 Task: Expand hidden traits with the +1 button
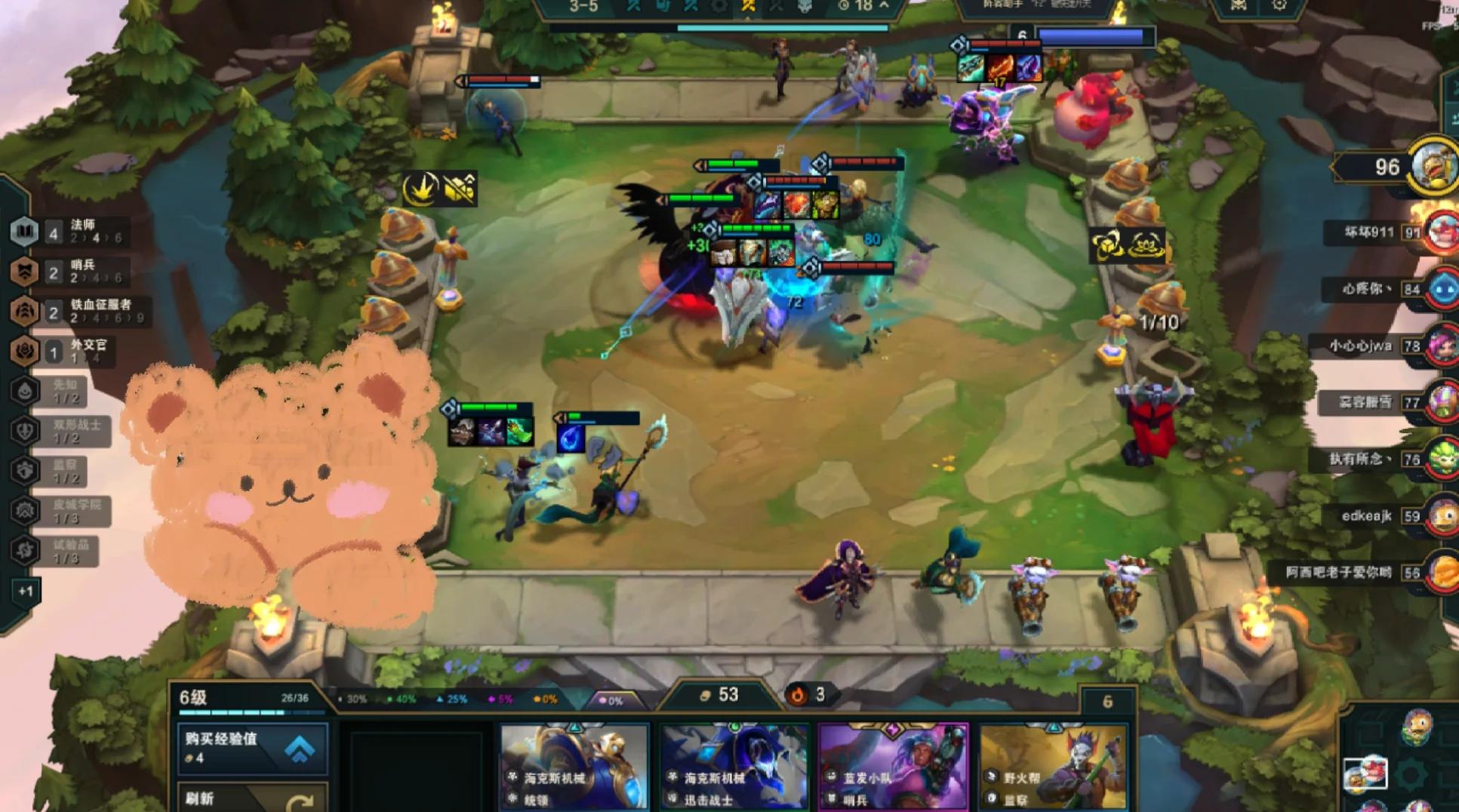tap(26, 591)
